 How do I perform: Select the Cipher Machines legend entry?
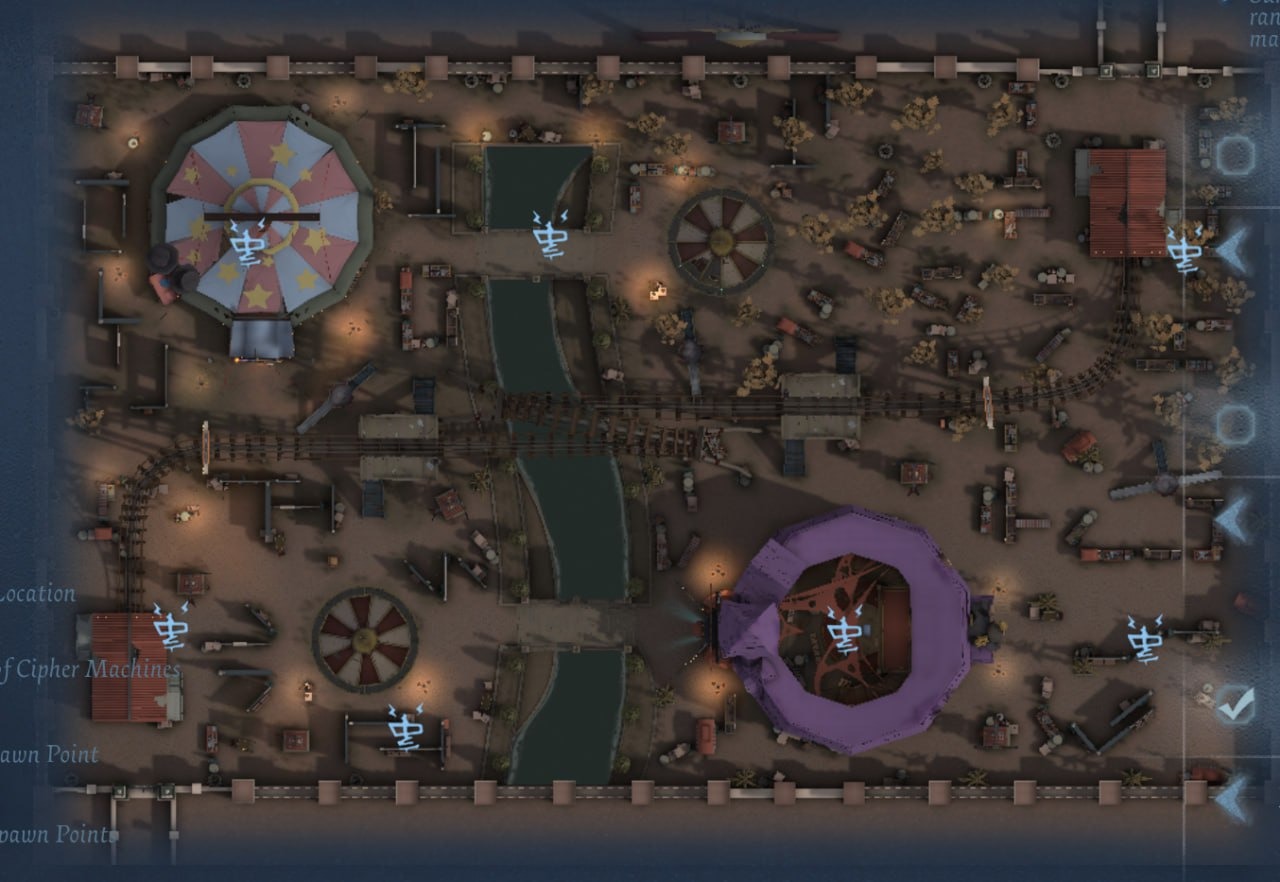coord(90,670)
